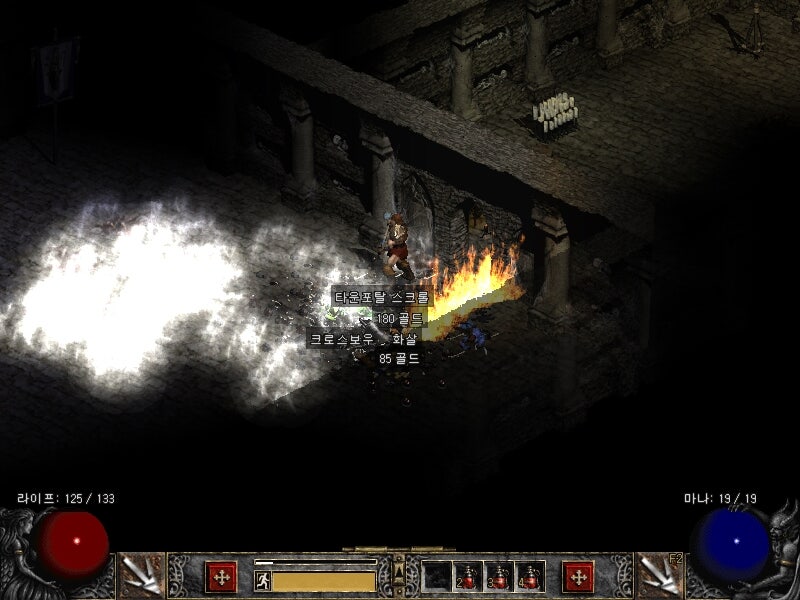Open the left-click attack skill selector
This screenshot has height=600, width=800.
[x=140, y=575]
